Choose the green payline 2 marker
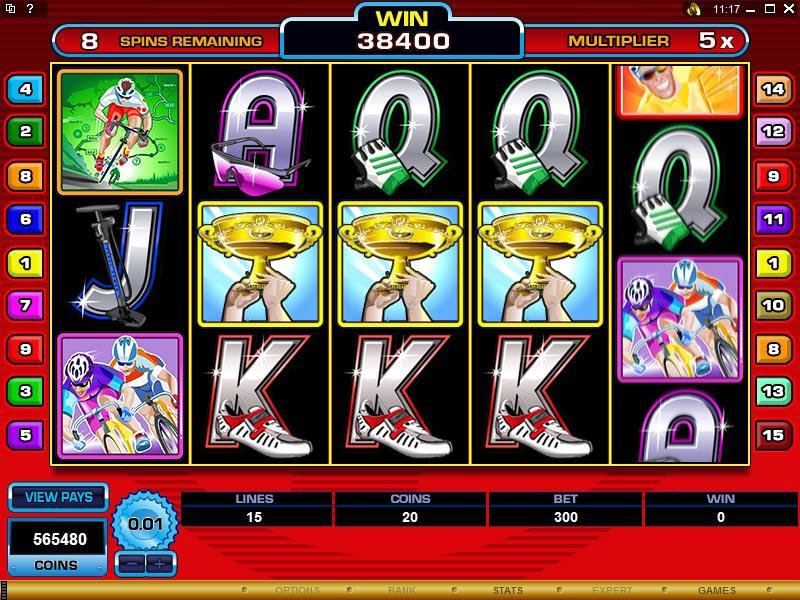The image size is (800, 600). (24, 131)
